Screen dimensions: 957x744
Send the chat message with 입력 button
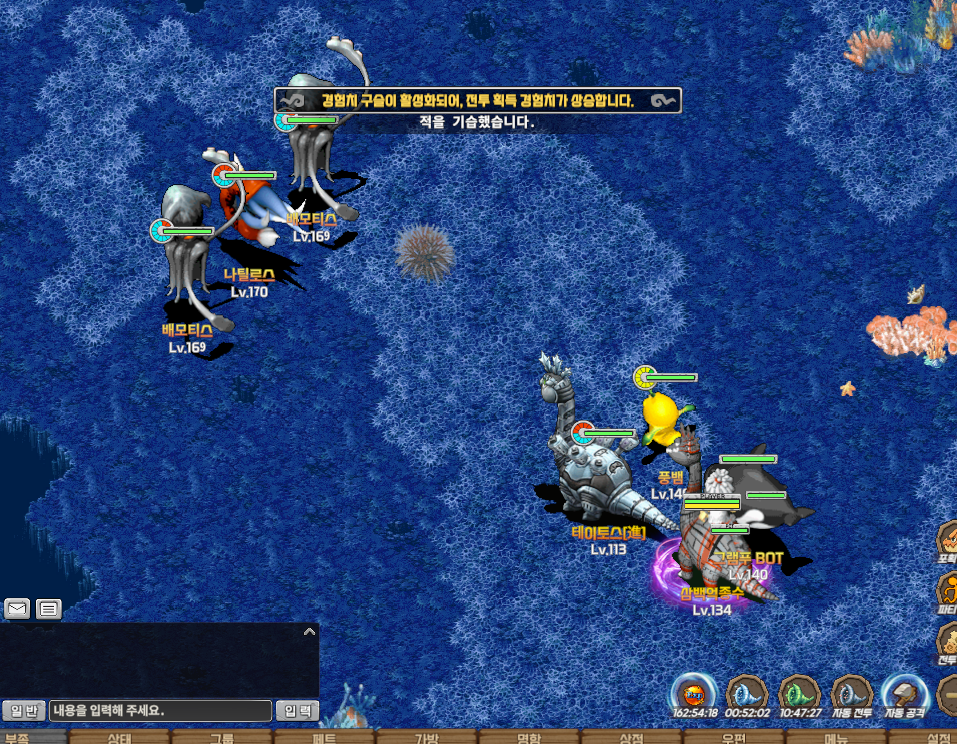tap(297, 711)
